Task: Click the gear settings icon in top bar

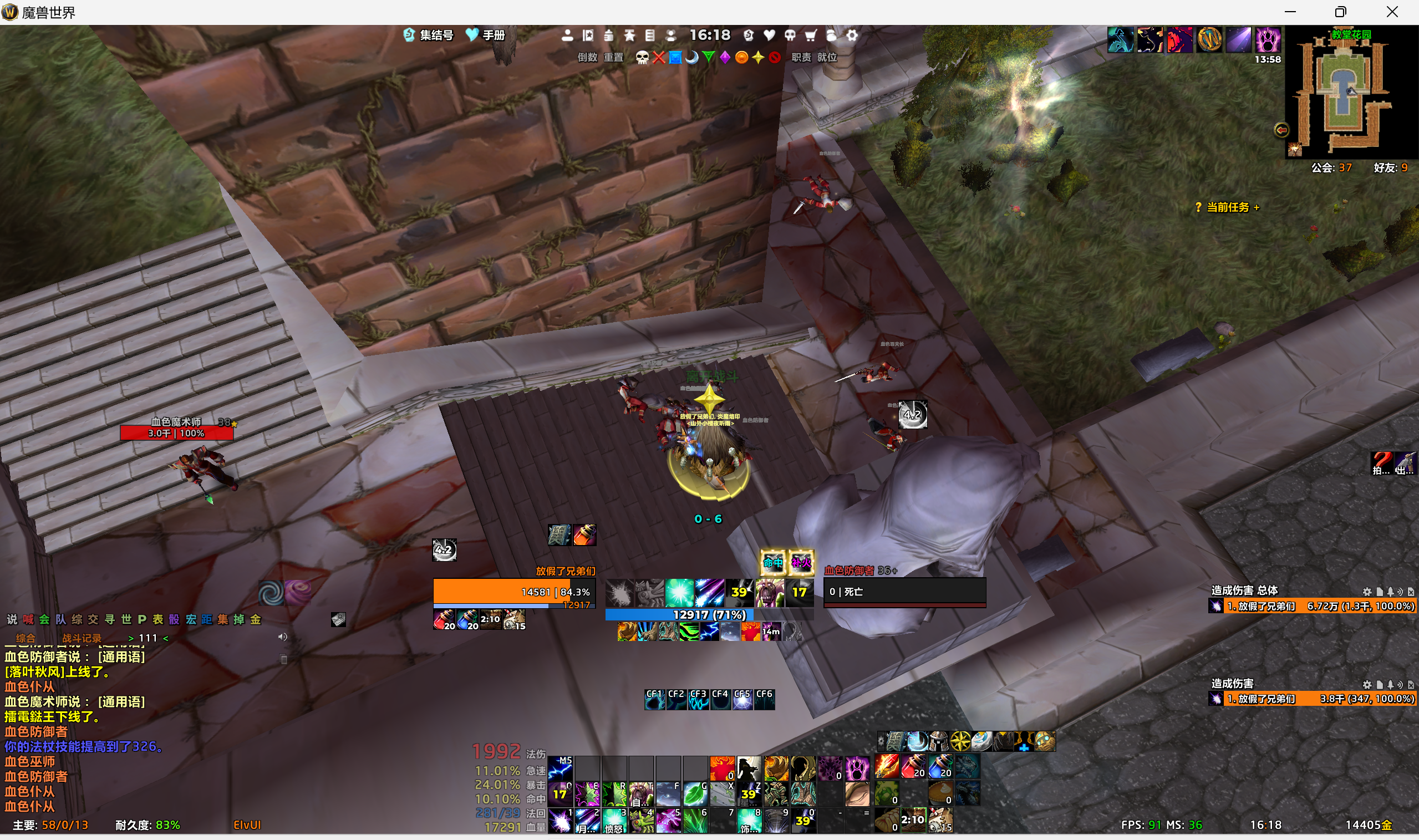Action: click(852, 35)
